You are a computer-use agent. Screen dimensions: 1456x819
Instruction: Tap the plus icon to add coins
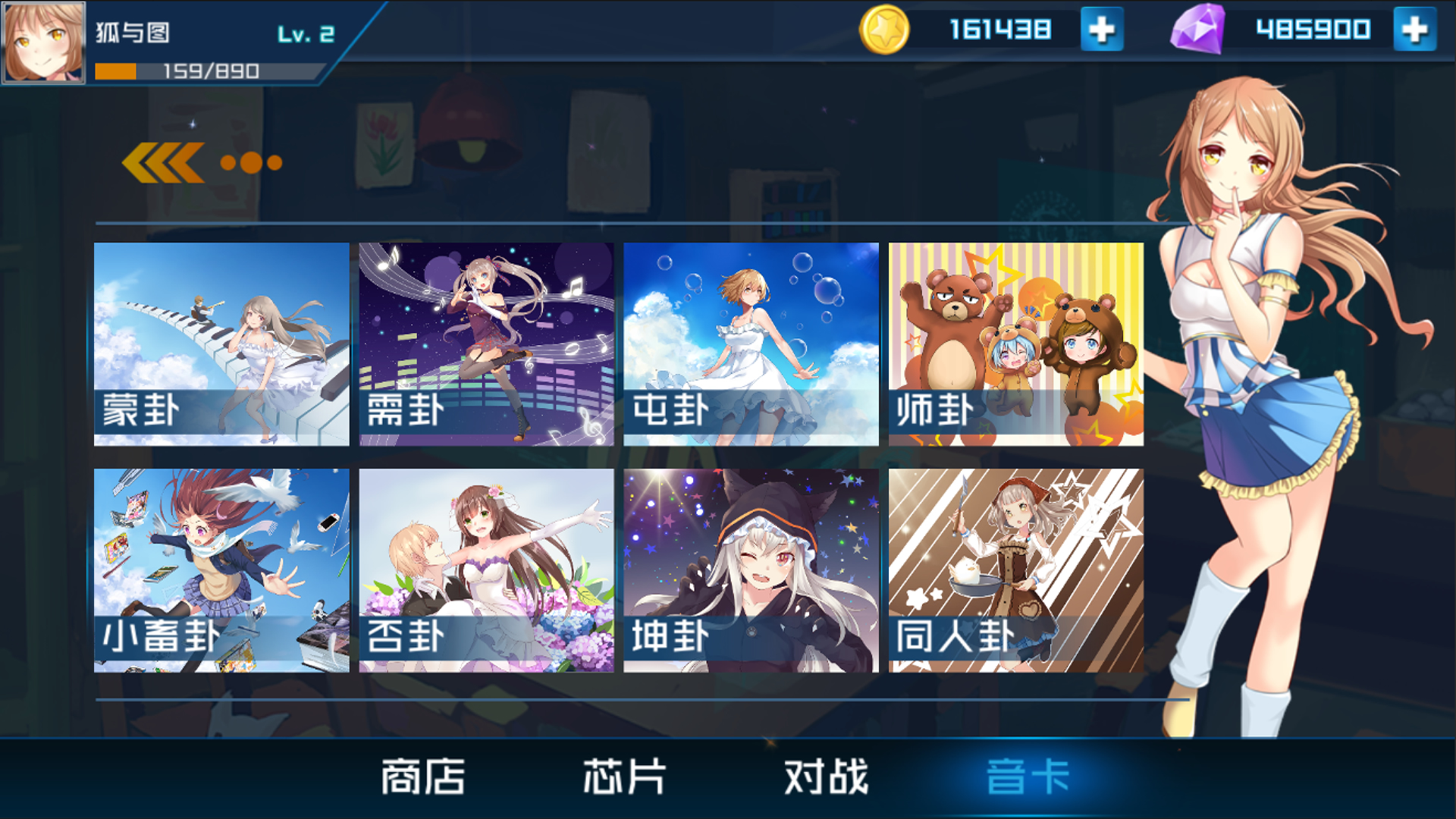point(1101,29)
